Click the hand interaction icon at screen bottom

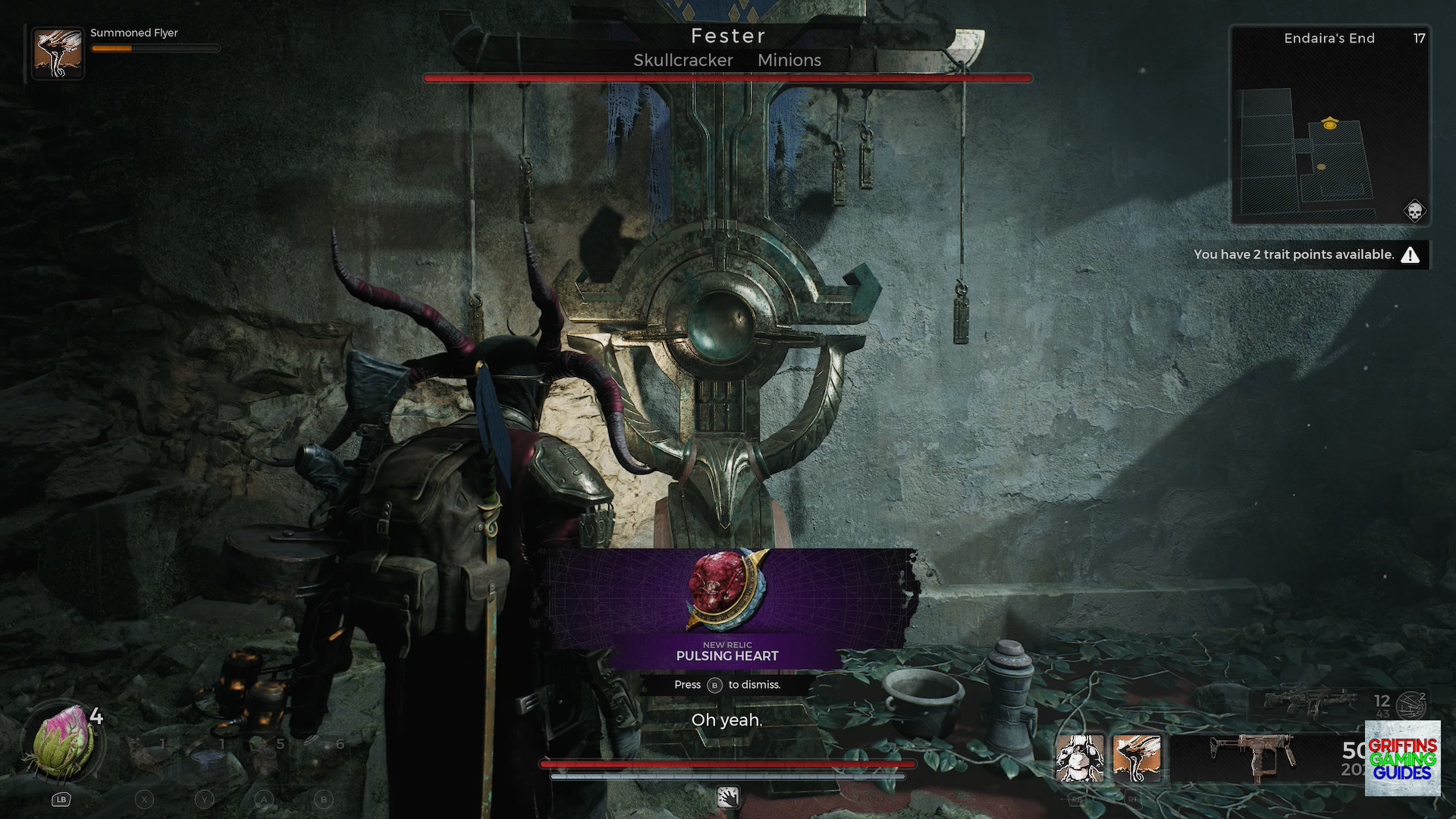click(728, 799)
